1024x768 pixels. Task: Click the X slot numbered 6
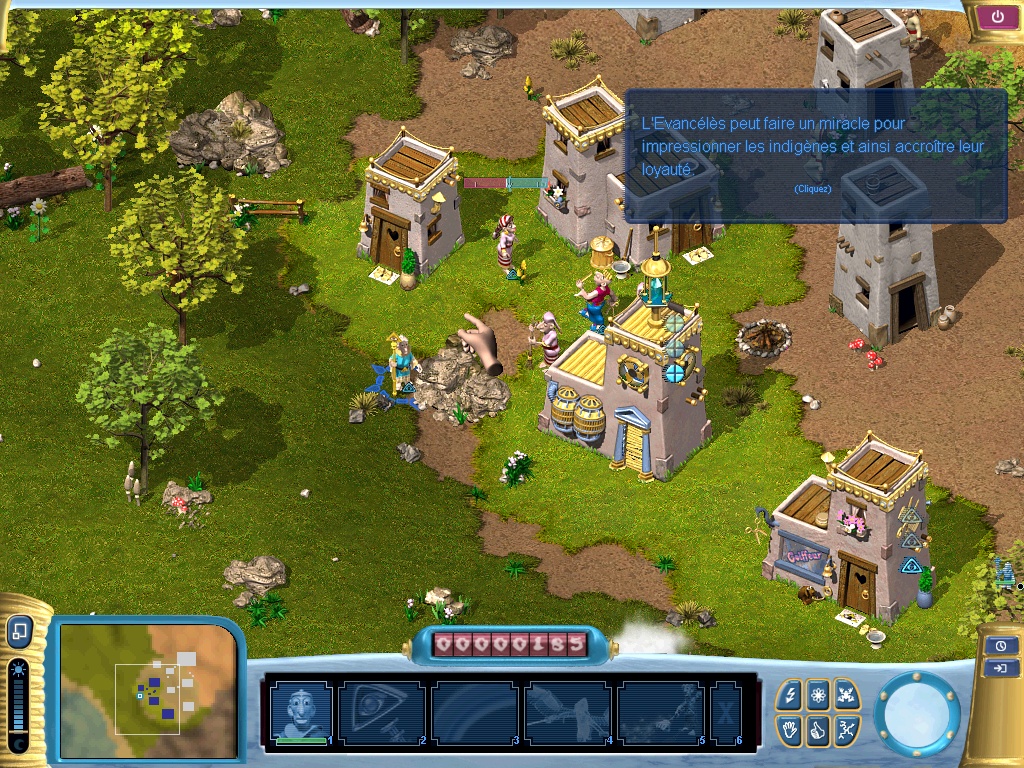[x=725, y=712]
